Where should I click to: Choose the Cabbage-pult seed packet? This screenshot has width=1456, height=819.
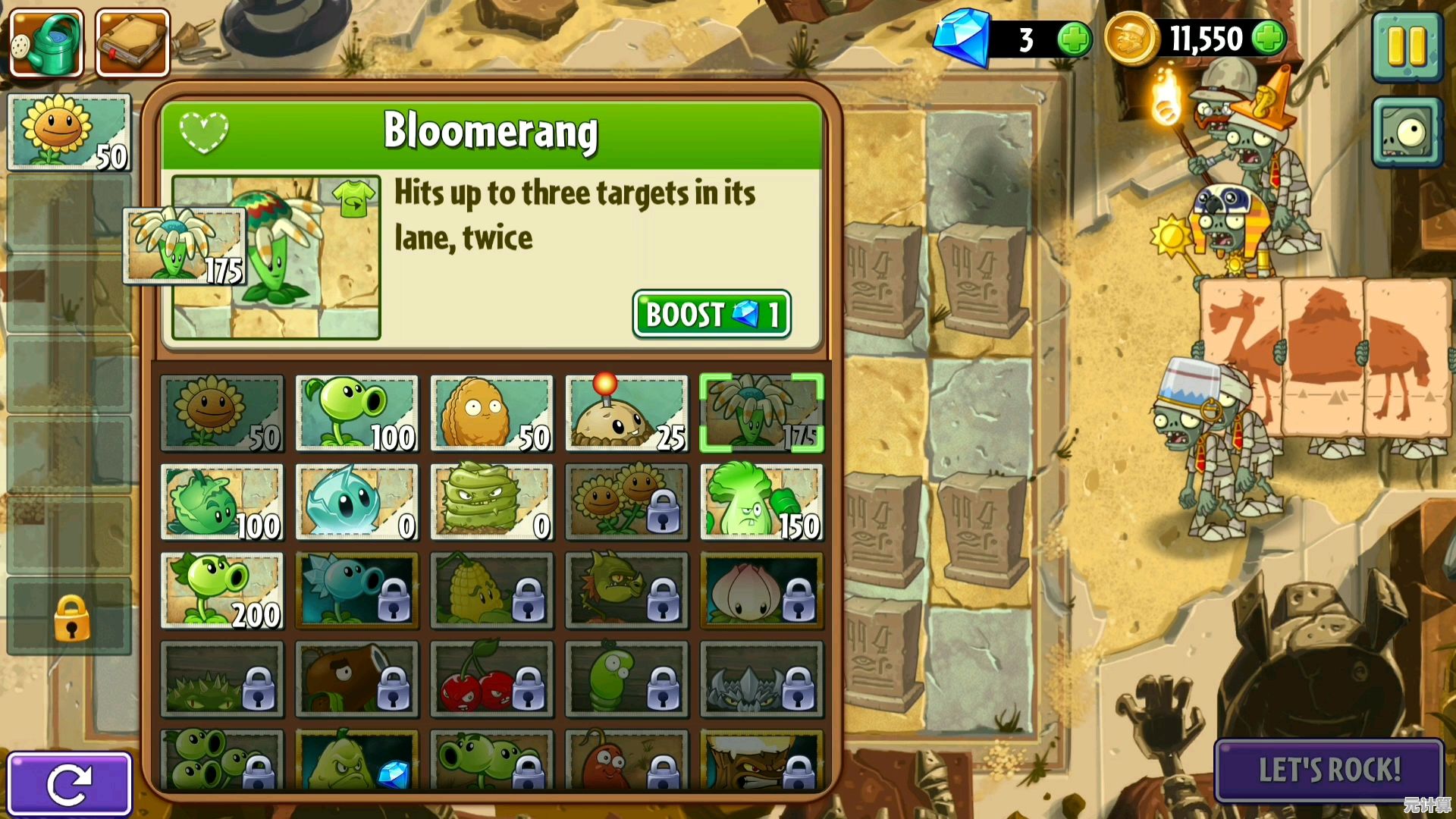[221, 502]
